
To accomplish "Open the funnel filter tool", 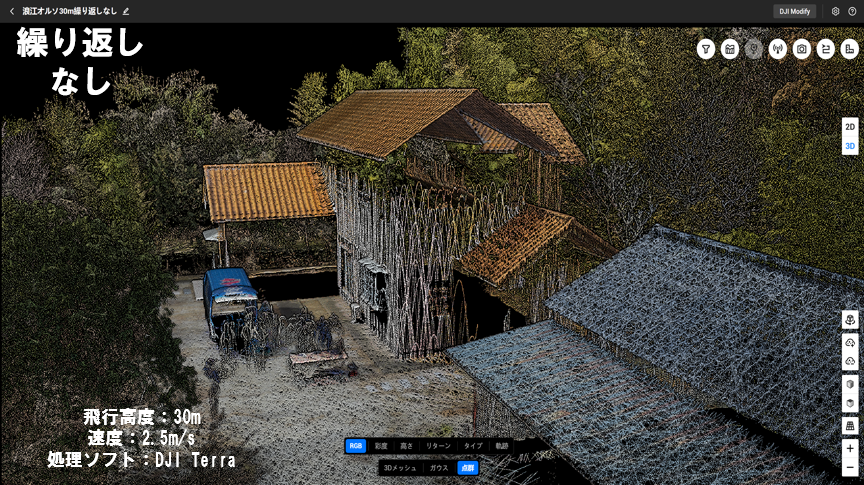I will tap(706, 49).
